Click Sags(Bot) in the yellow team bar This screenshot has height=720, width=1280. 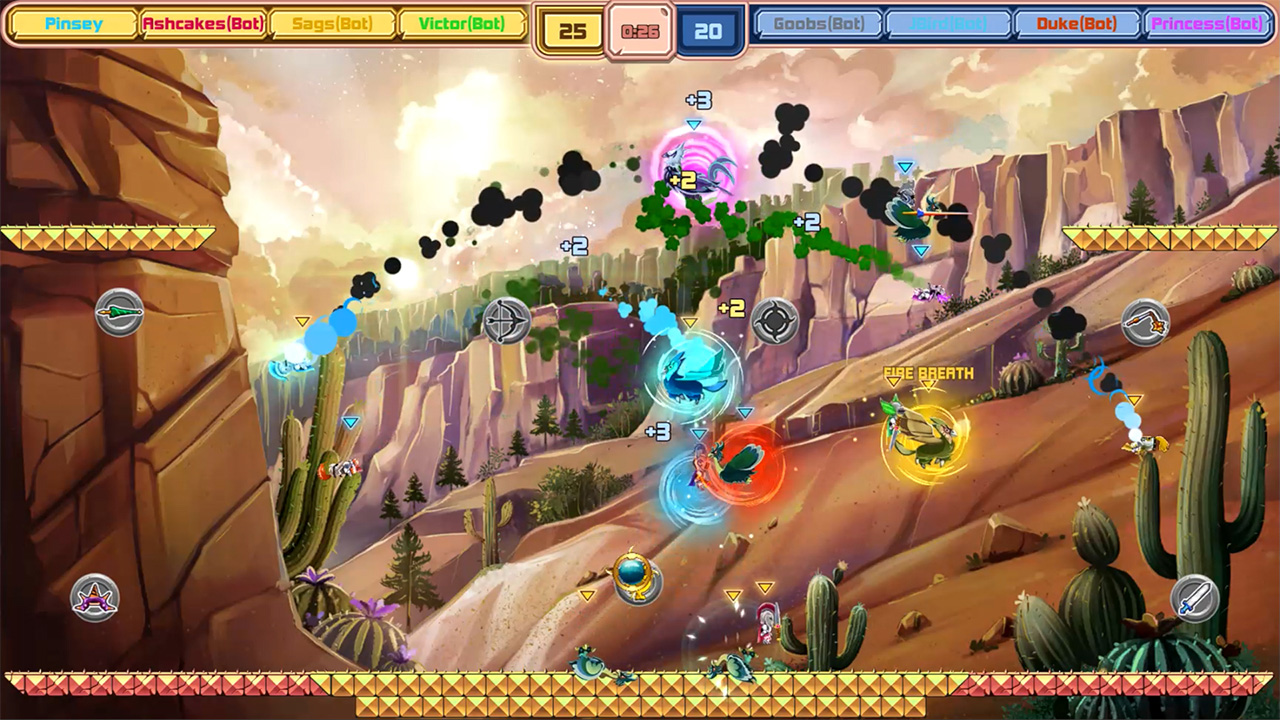click(332, 22)
